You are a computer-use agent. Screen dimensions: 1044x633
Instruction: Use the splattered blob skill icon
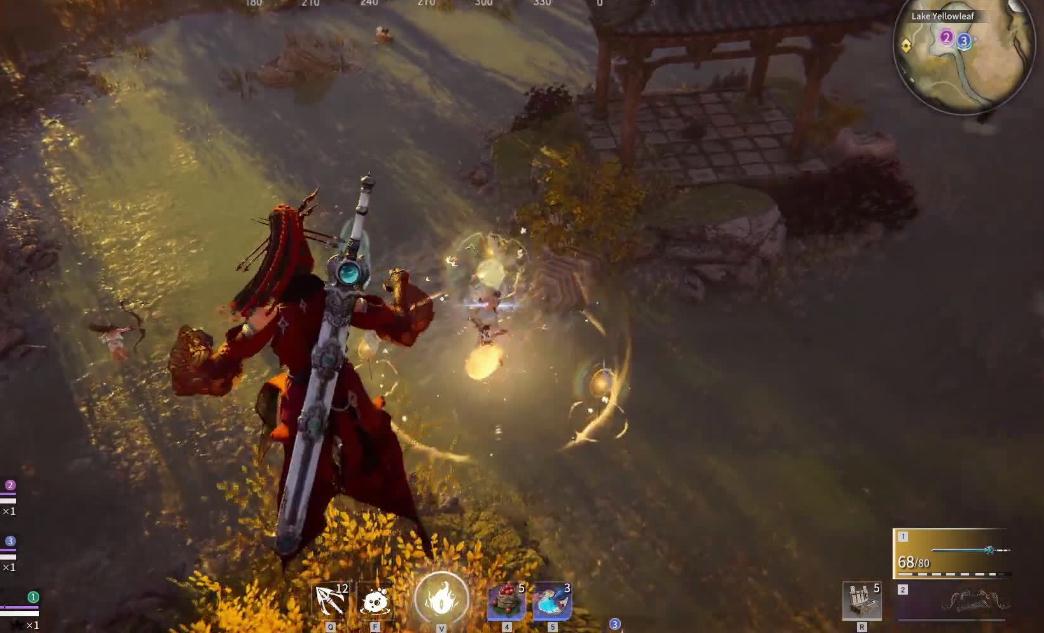(x=375, y=601)
